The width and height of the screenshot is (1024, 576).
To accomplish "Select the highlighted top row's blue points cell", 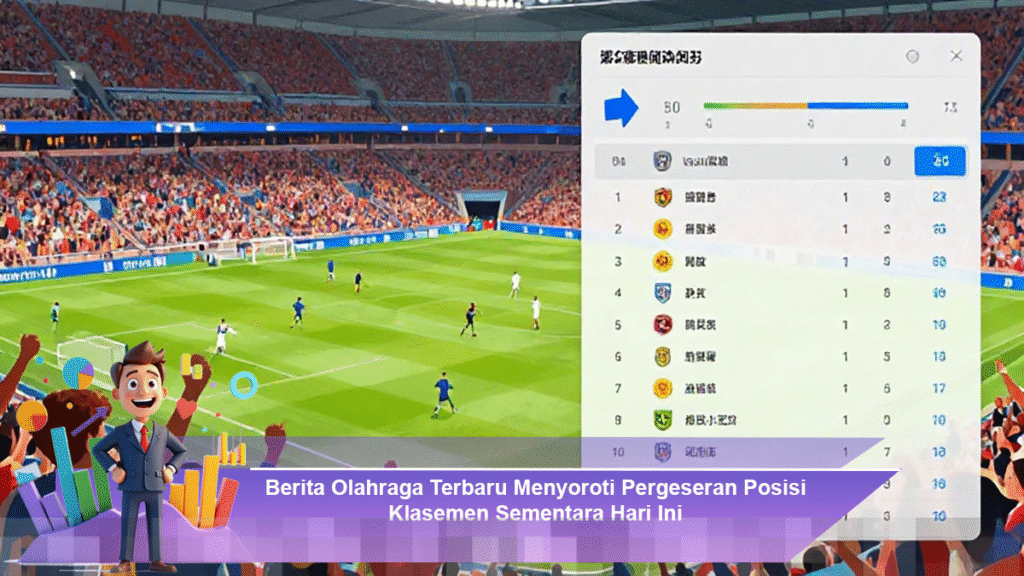I will pyautogui.click(x=939, y=161).
